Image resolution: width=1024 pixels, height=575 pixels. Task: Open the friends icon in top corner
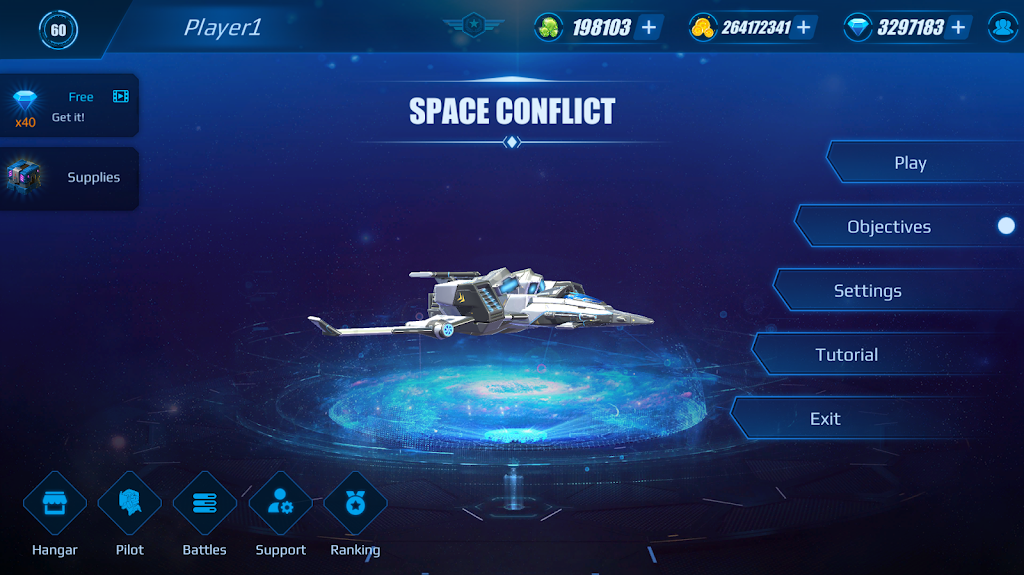(x=1003, y=27)
